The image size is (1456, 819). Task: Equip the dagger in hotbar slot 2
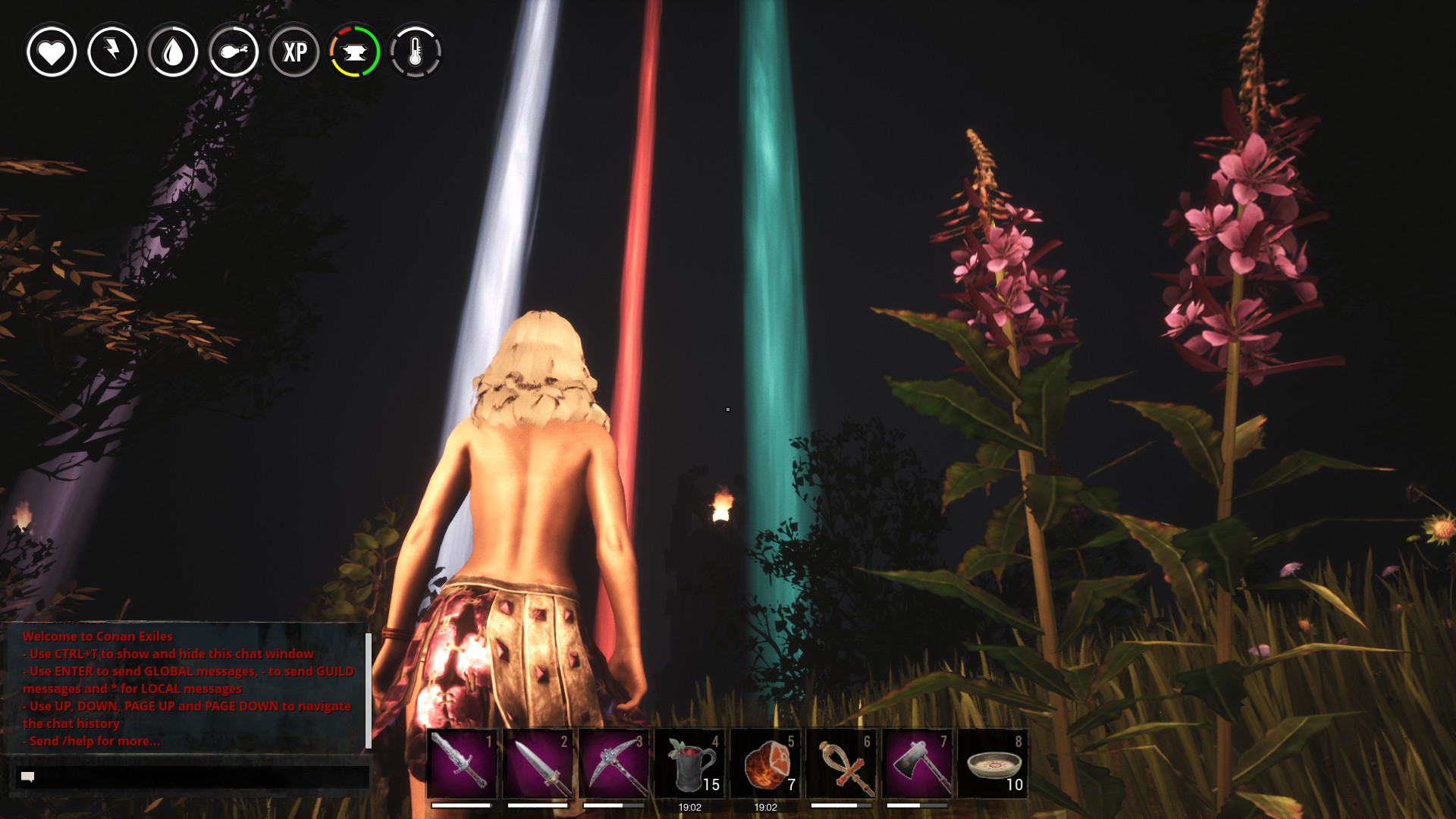click(x=538, y=764)
